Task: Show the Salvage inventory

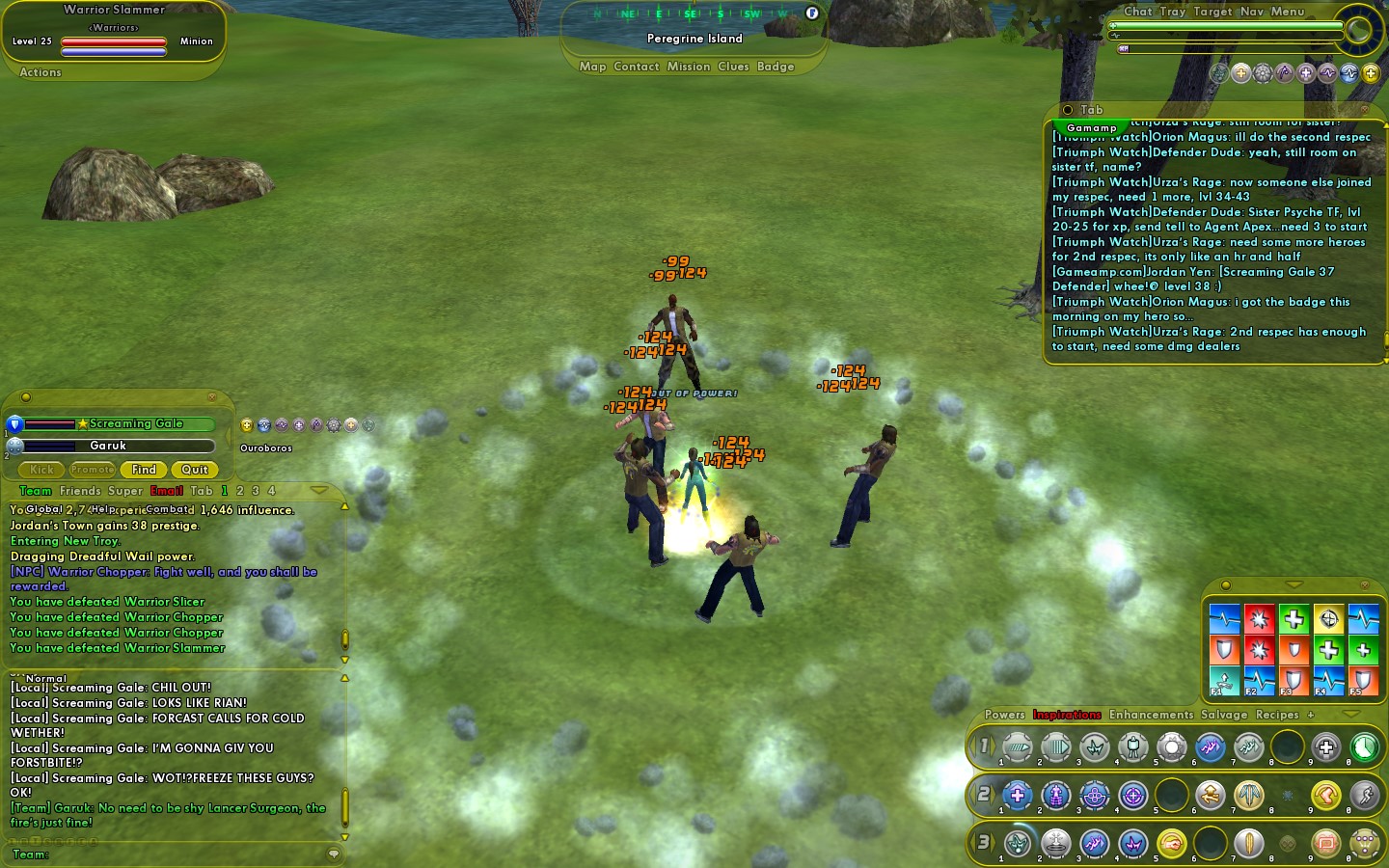Action: click(x=1223, y=715)
